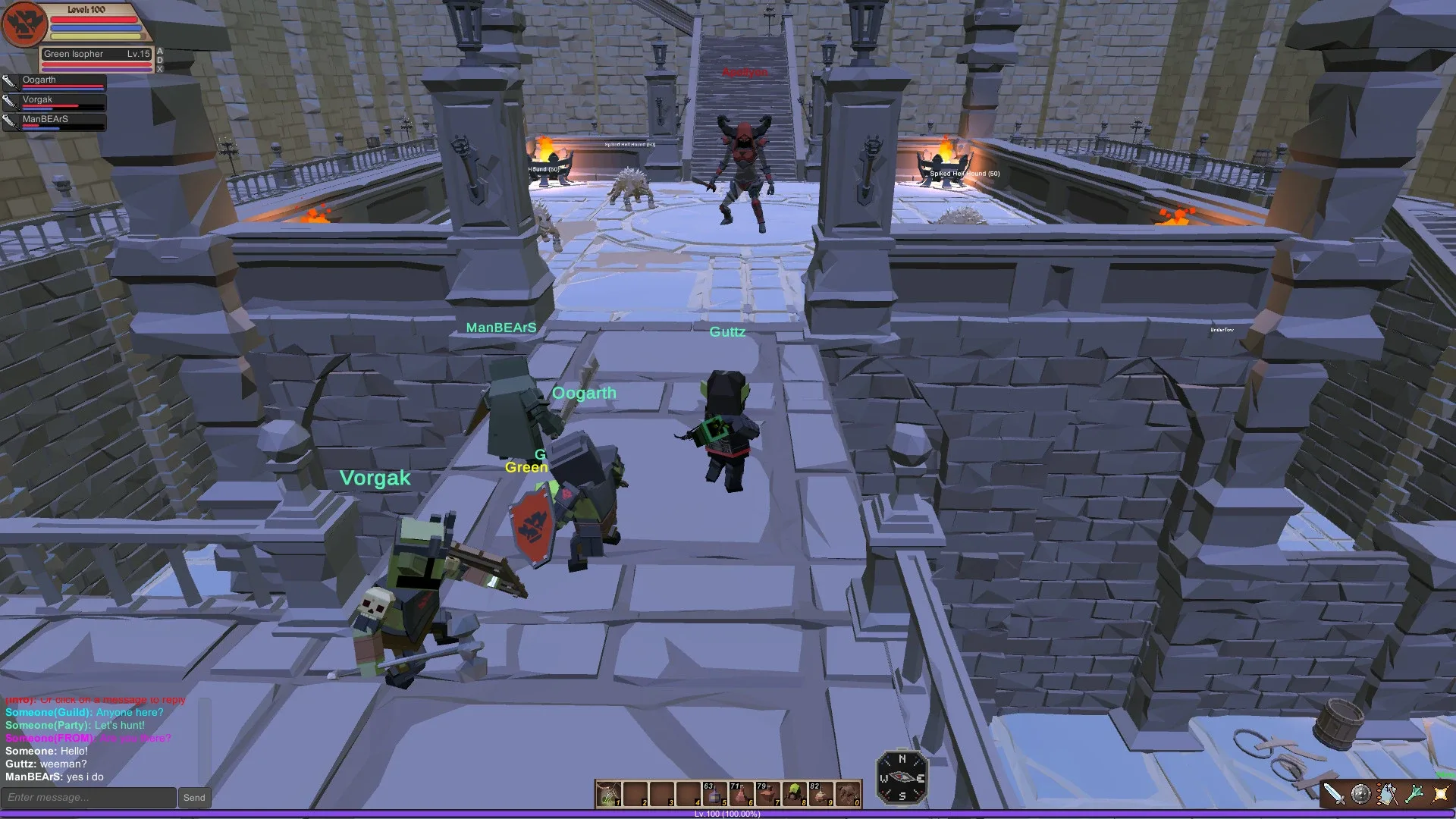Screen dimensions: 1456x819
Task: Click the red faction emblem in the top-left corner
Action: click(24, 24)
